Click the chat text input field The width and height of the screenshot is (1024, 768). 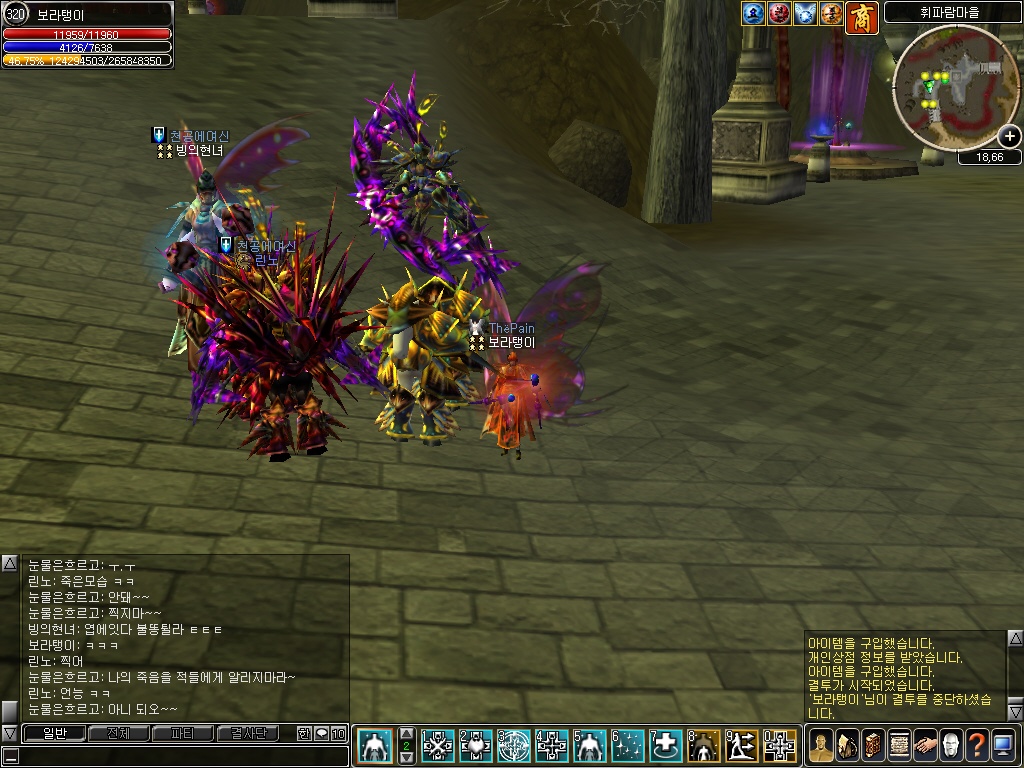click(x=180, y=755)
